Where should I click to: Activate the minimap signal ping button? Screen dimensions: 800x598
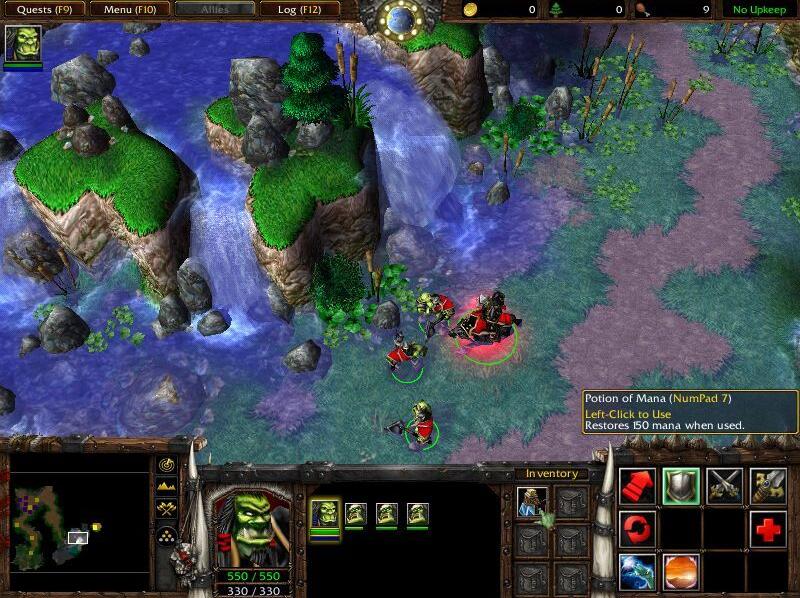tap(166, 465)
